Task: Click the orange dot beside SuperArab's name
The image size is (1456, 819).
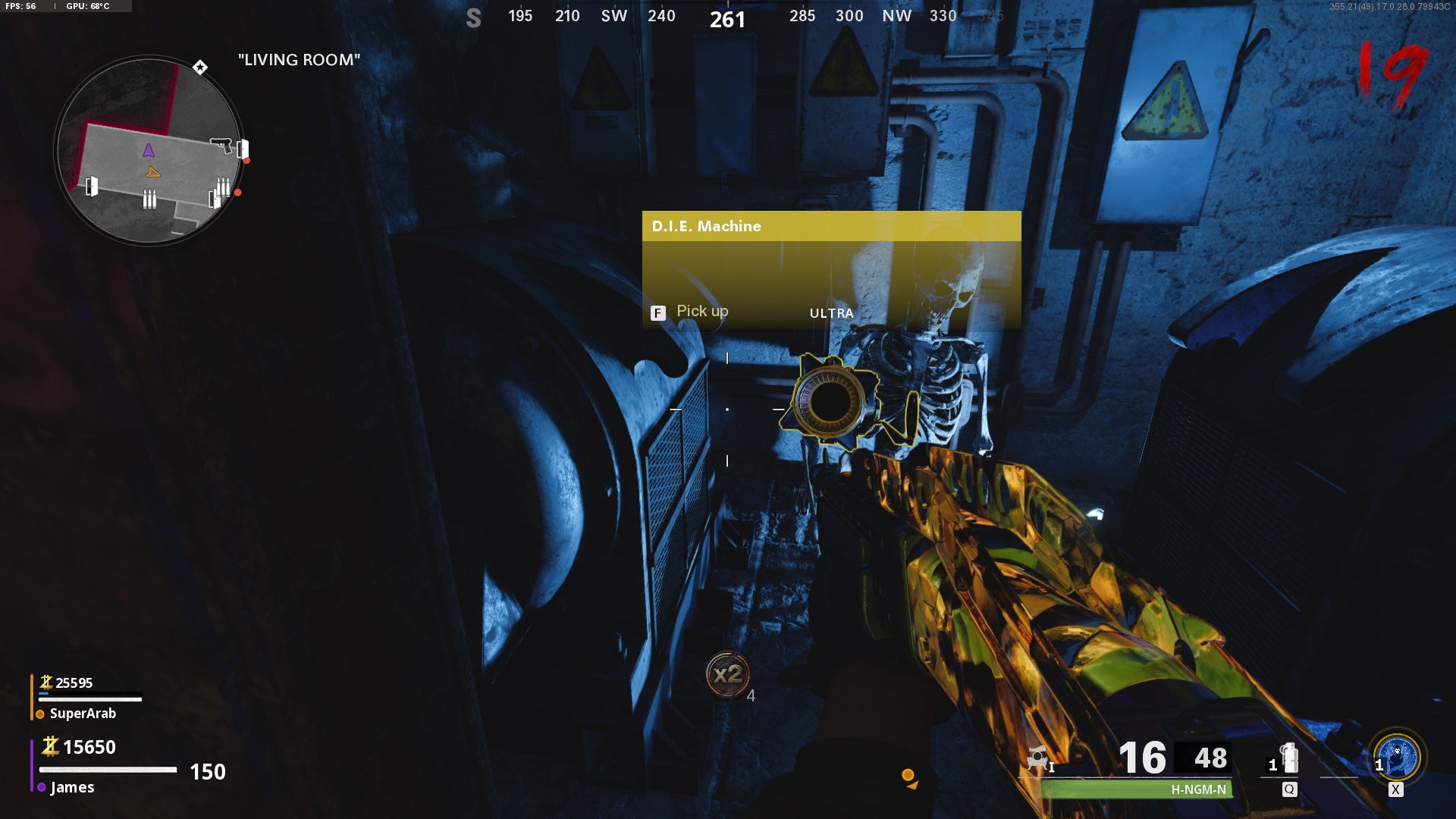Action: click(x=40, y=714)
